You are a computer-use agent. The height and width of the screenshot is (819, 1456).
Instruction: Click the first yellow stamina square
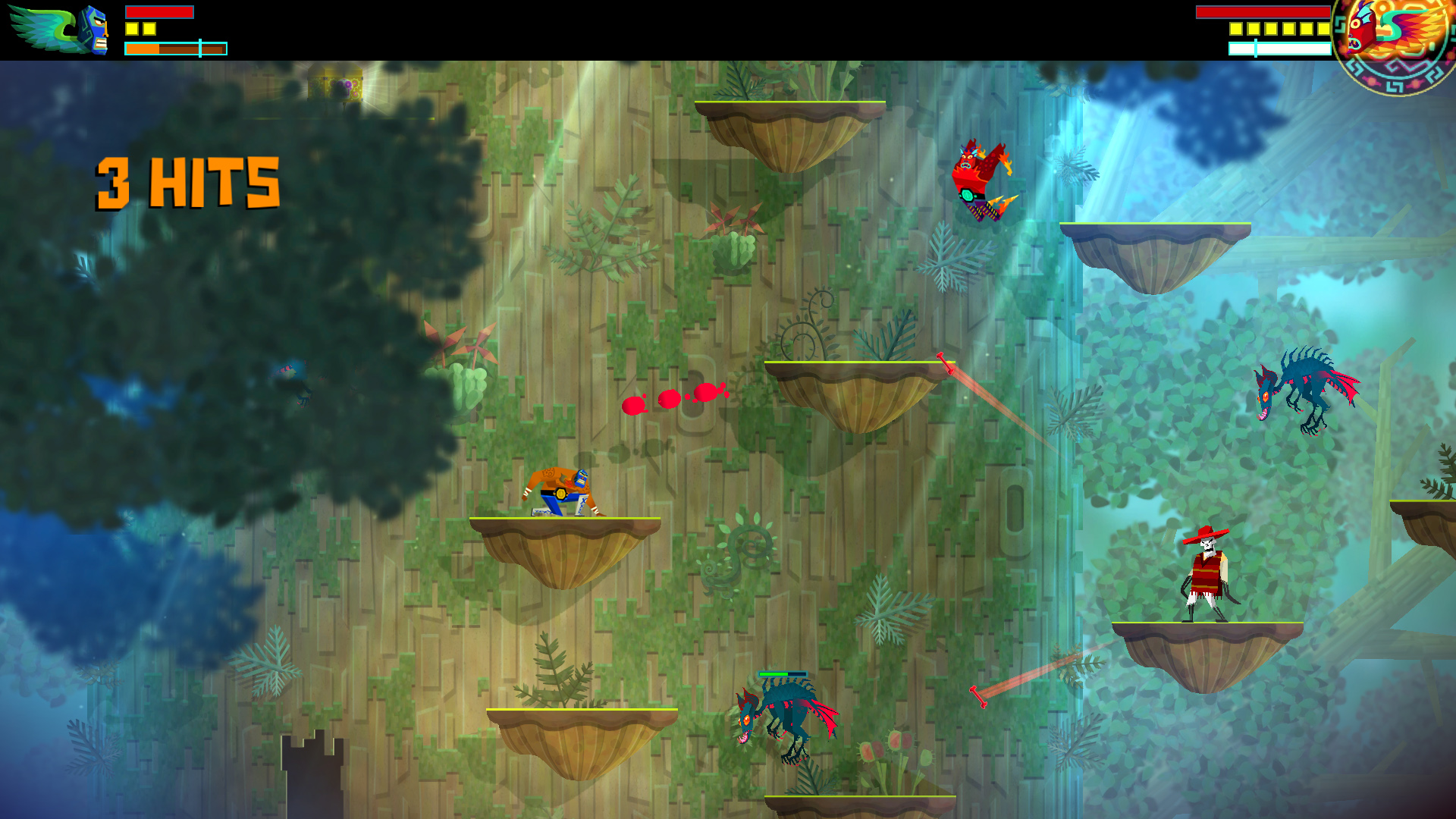(x=130, y=28)
